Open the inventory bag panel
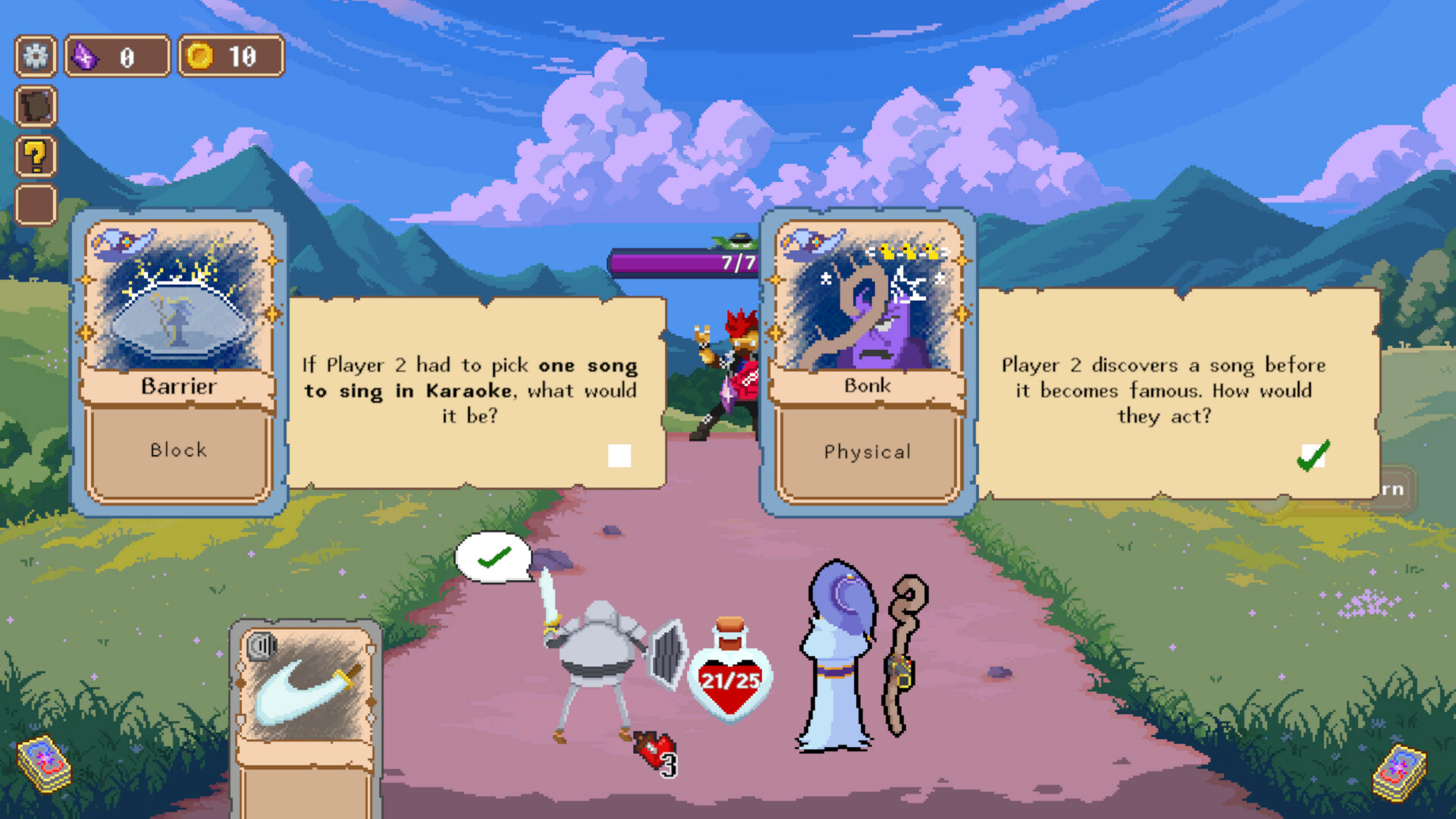This screenshot has height=819, width=1456. 34,107
